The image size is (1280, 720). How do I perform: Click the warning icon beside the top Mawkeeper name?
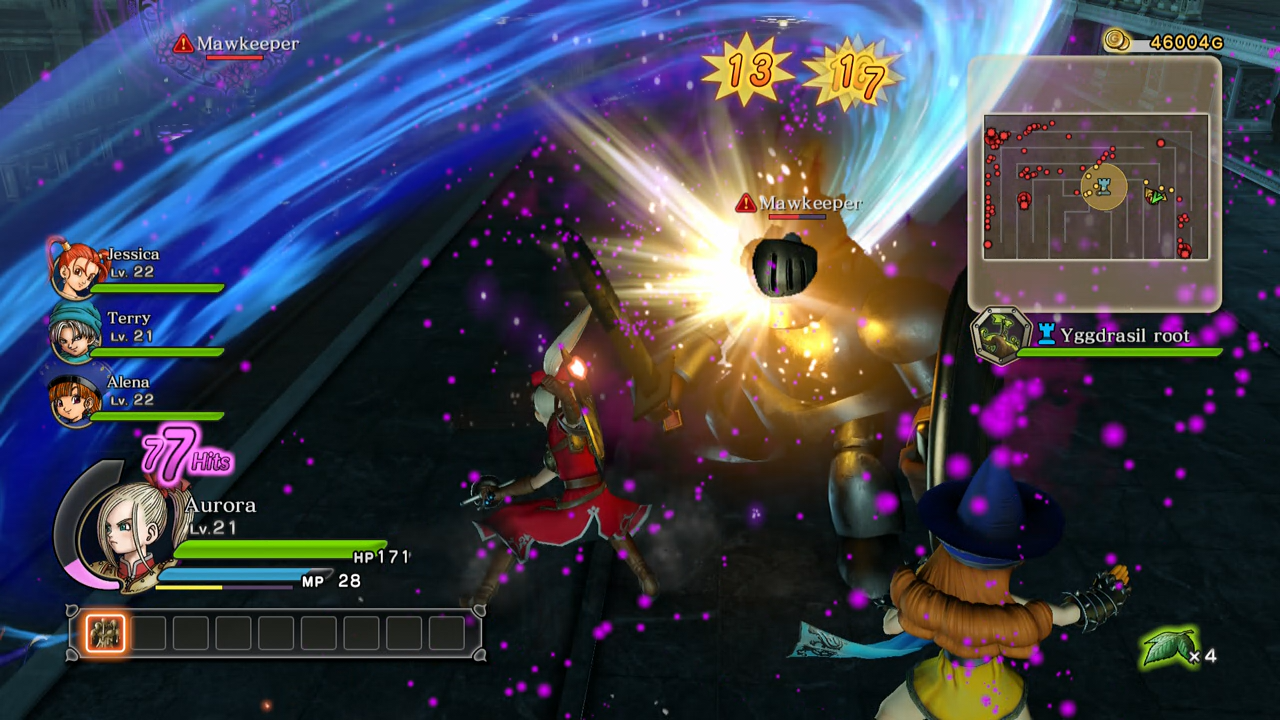(x=183, y=43)
